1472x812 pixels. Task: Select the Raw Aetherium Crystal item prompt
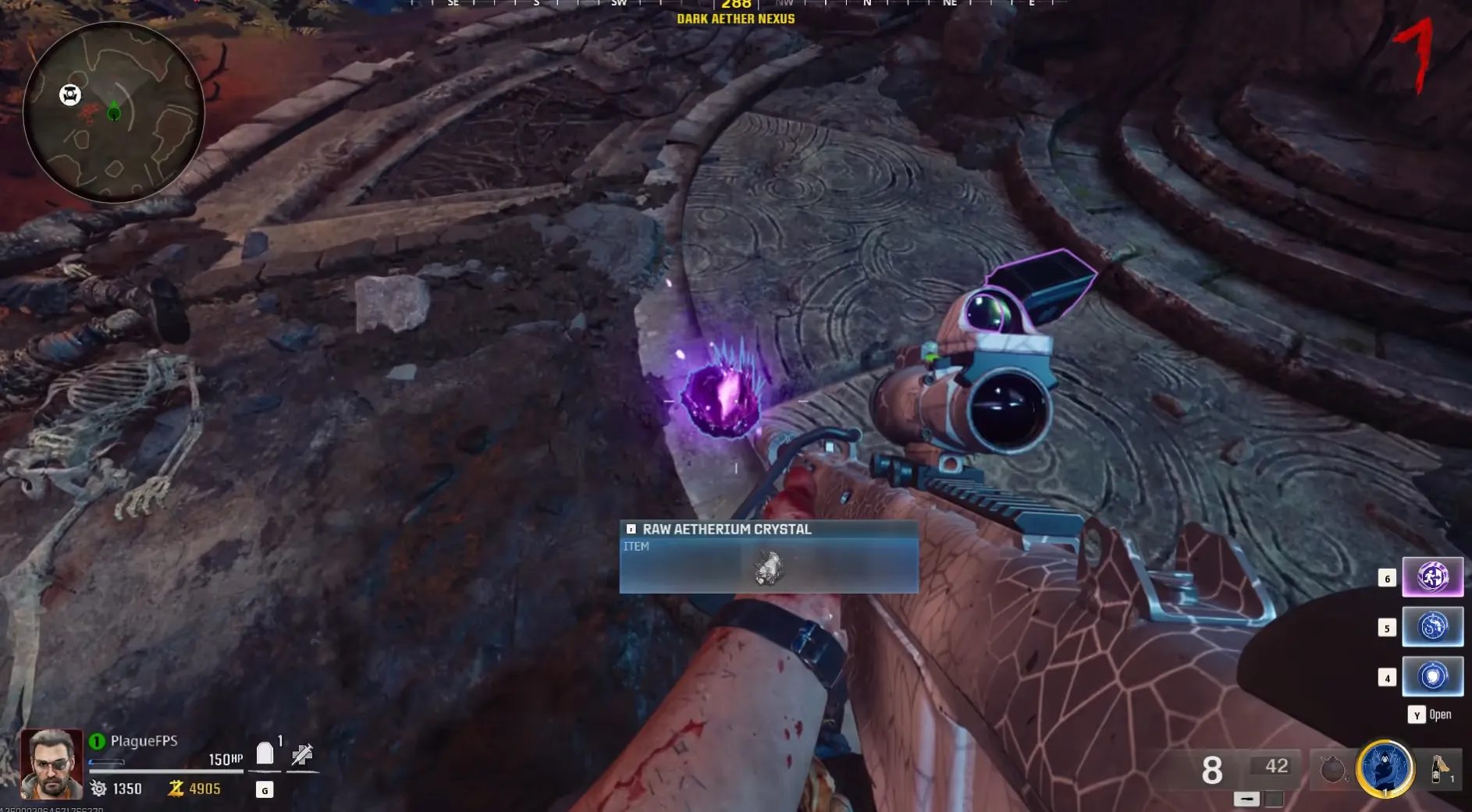tap(769, 557)
